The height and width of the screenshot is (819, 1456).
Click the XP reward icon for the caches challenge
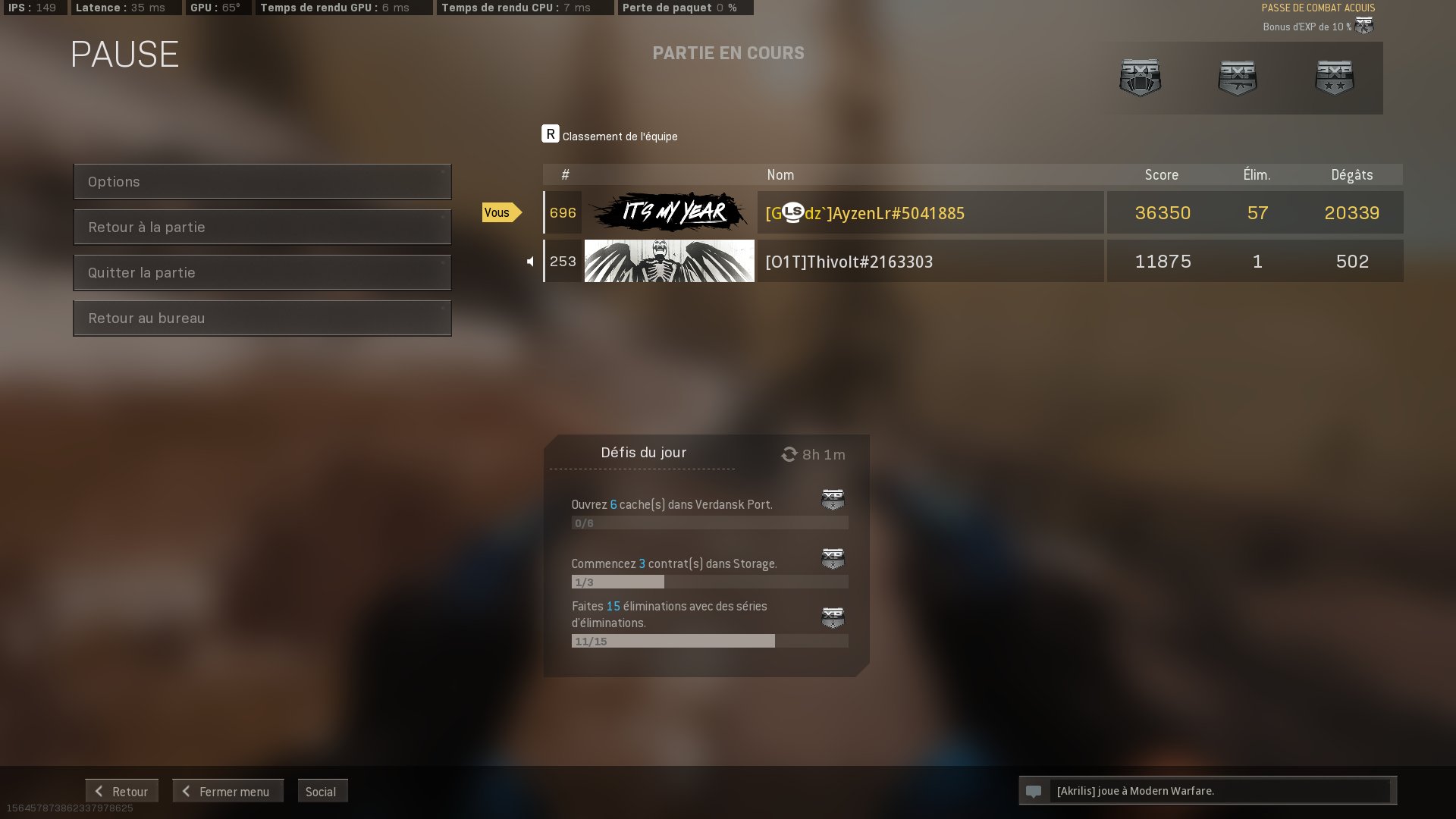pos(832,500)
